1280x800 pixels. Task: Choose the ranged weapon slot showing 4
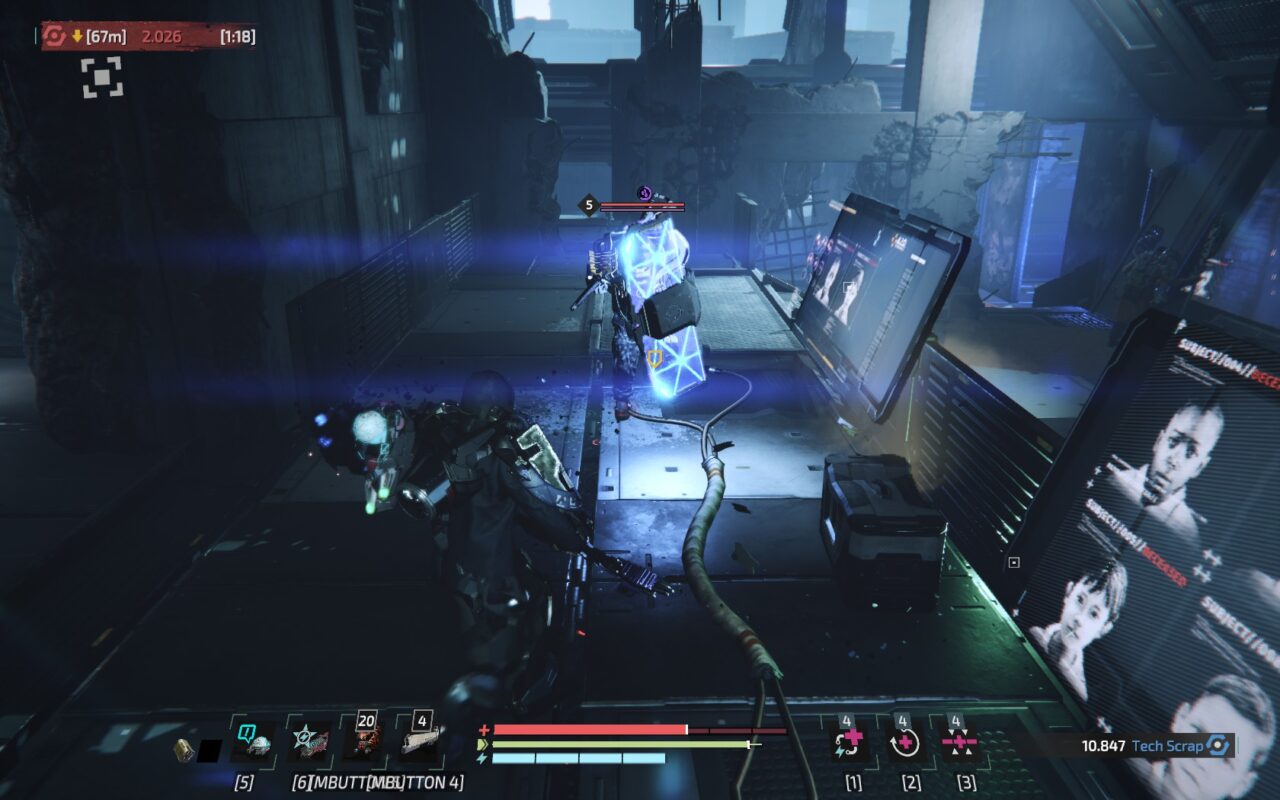click(x=420, y=742)
